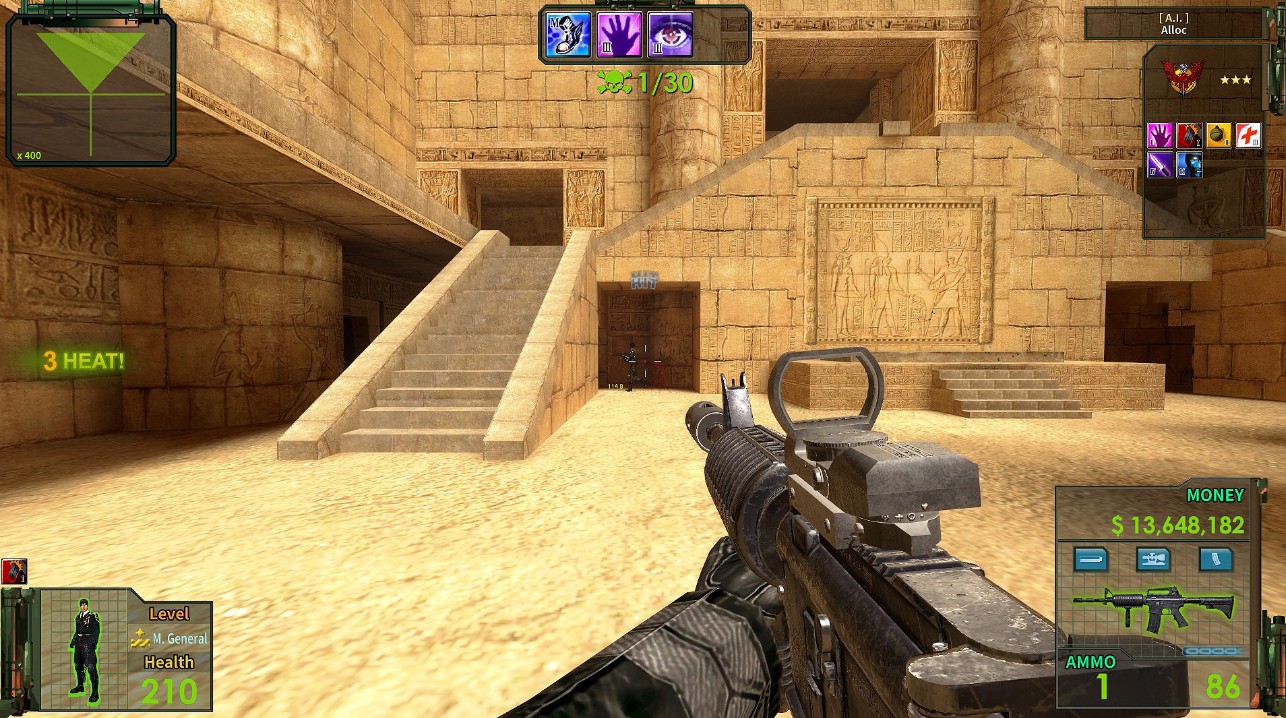Select the purple sword skill icon
The height and width of the screenshot is (718, 1286).
pos(1159,165)
